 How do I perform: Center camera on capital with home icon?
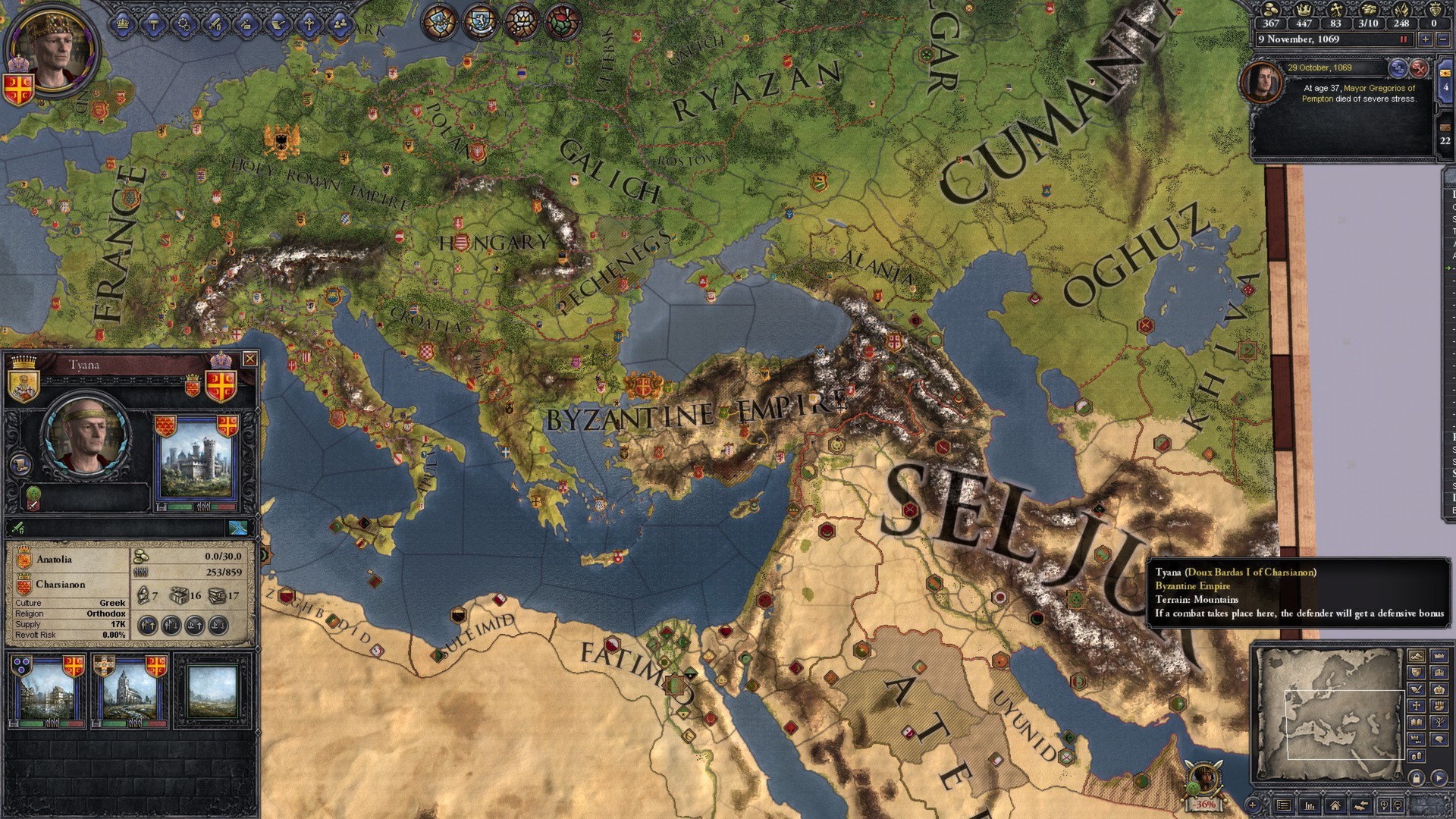tap(1335, 805)
